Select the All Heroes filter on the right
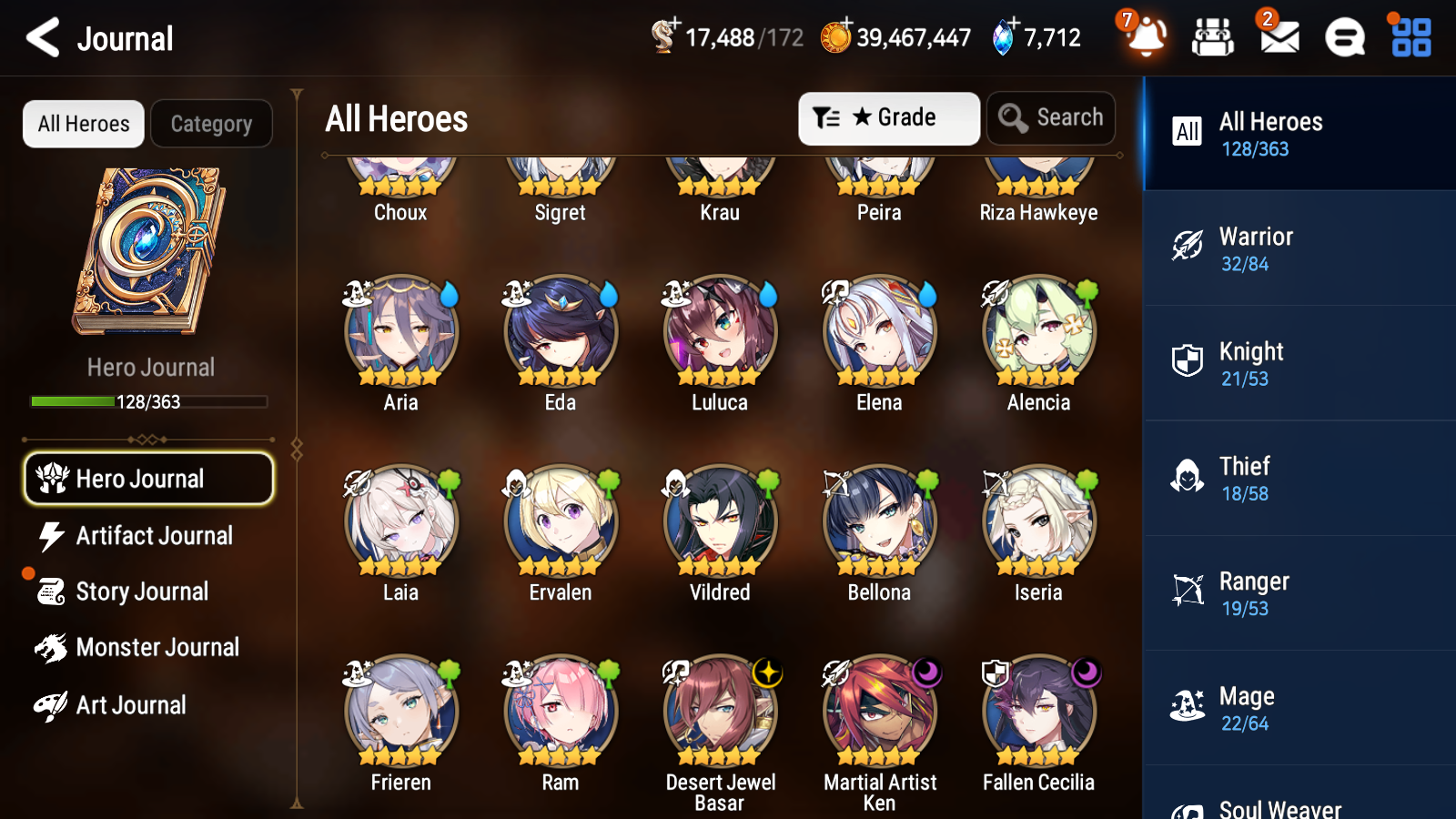Image resolution: width=1456 pixels, height=819 pixels. point(1187,132)
